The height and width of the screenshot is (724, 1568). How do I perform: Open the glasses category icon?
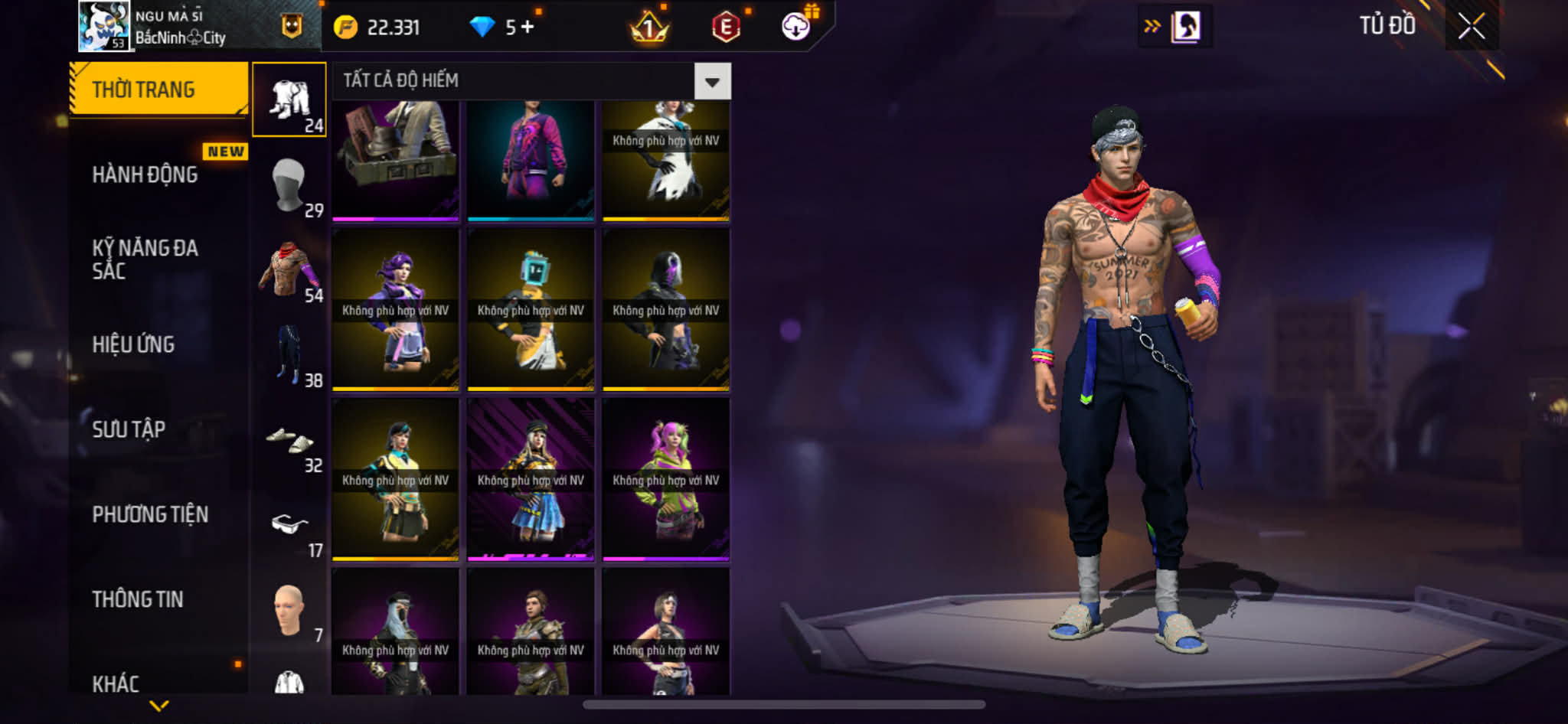(x=289, y=525)
